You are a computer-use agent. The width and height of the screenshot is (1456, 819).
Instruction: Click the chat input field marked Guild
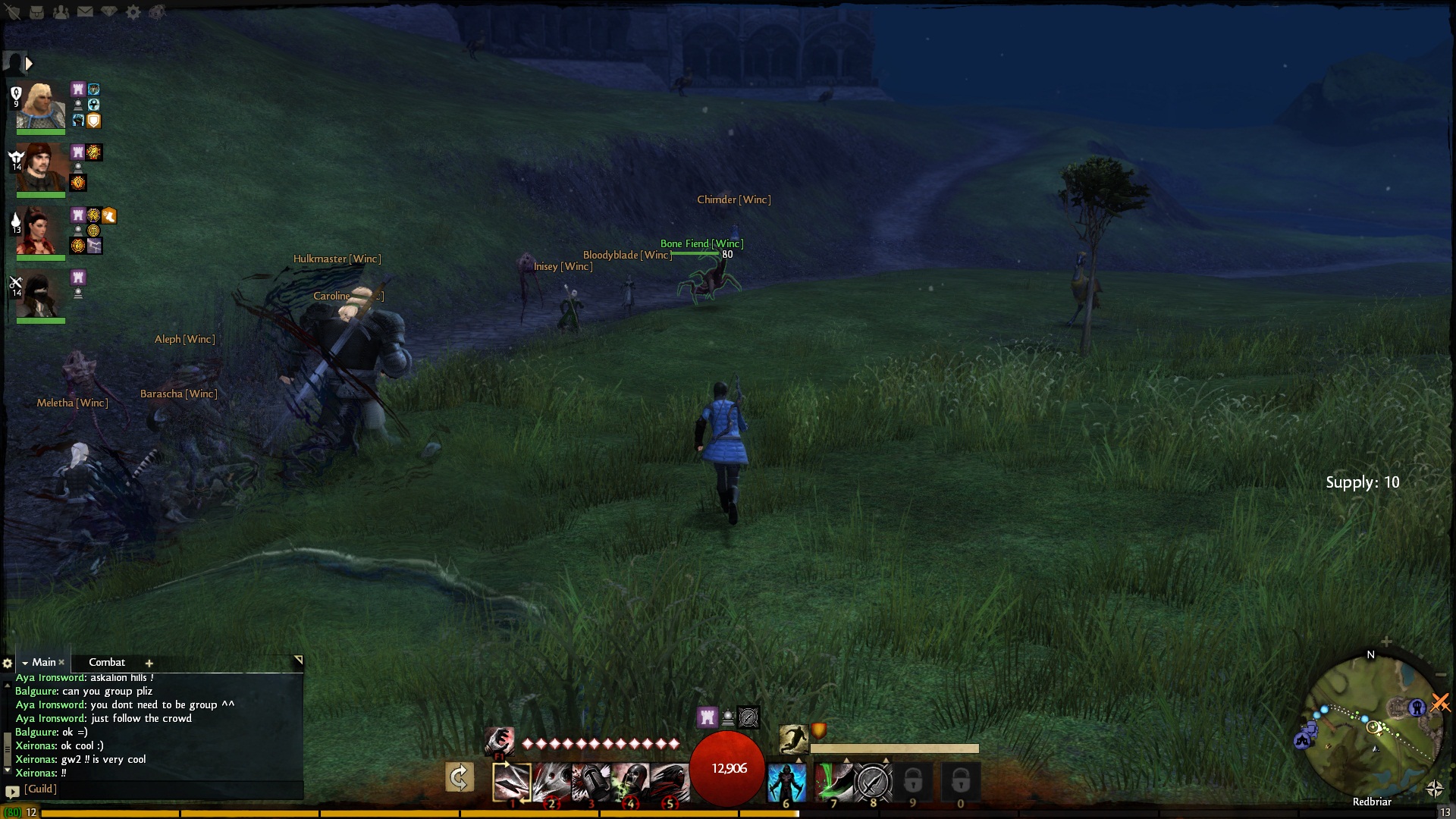(159, 789)
